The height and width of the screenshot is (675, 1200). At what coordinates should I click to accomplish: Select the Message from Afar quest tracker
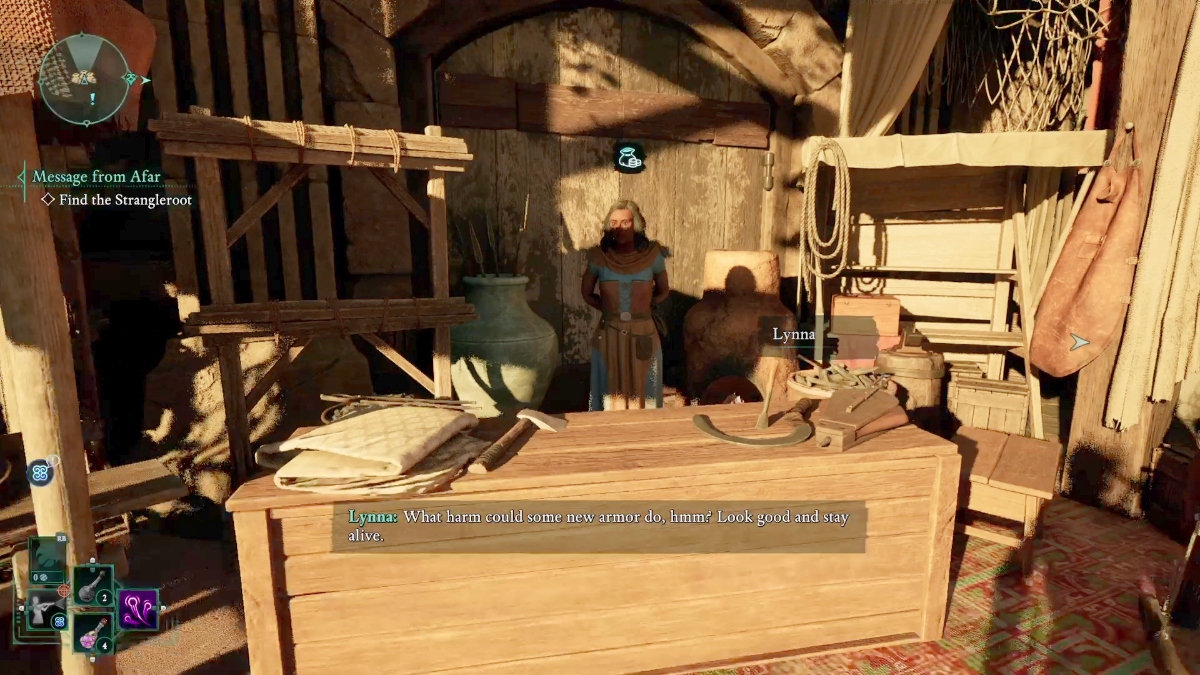[x=96, y=177]
